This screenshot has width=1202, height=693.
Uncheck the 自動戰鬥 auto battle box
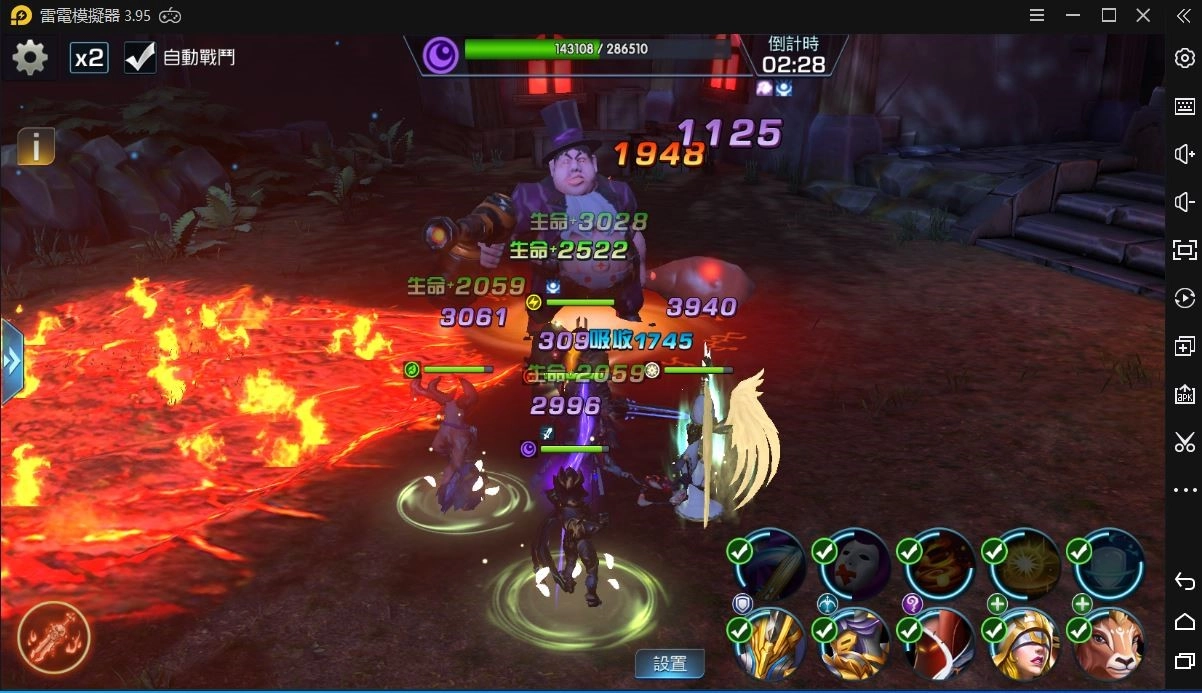(x=140, y=58)
